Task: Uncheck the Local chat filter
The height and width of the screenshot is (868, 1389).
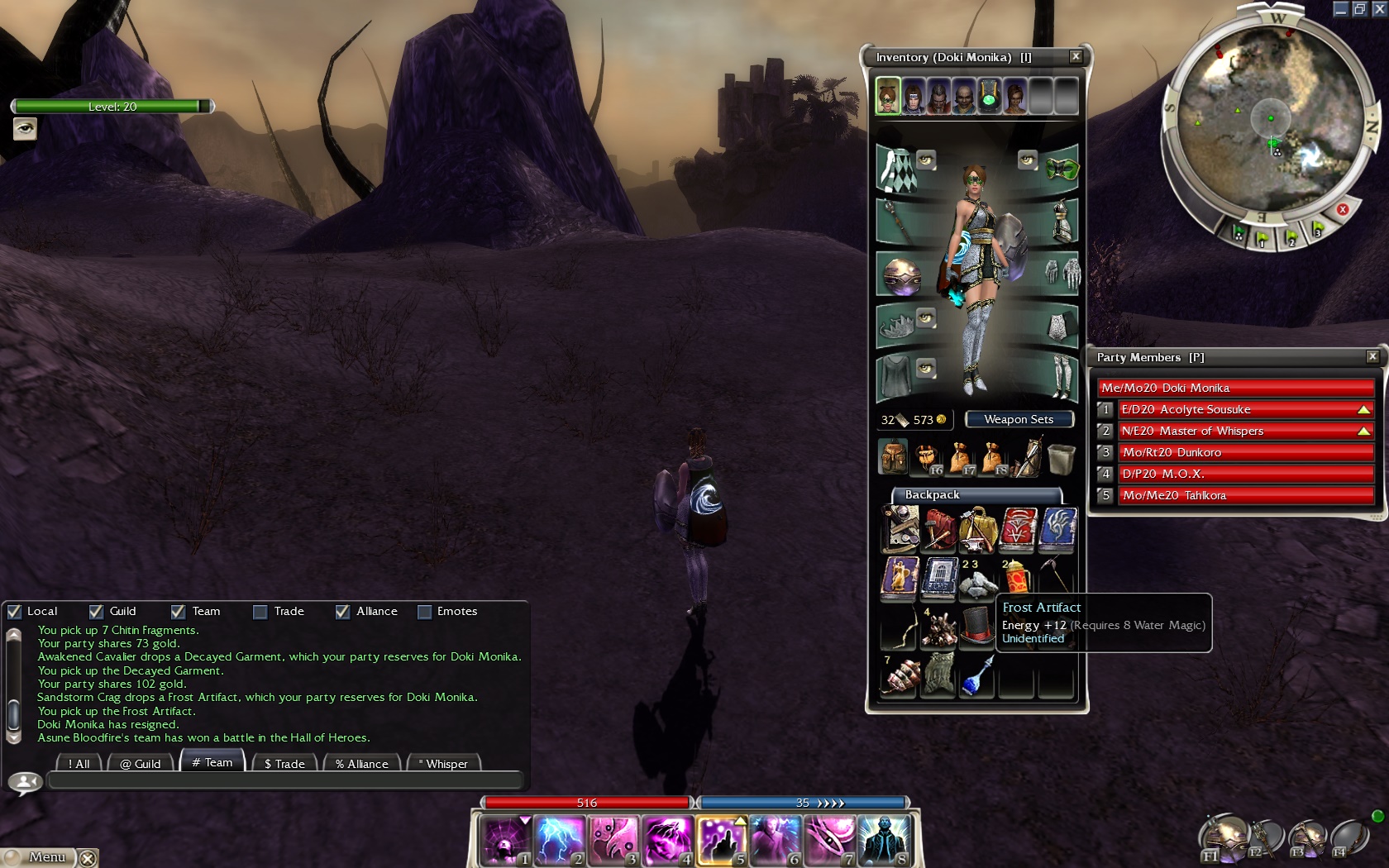Action: pos(14,612)
